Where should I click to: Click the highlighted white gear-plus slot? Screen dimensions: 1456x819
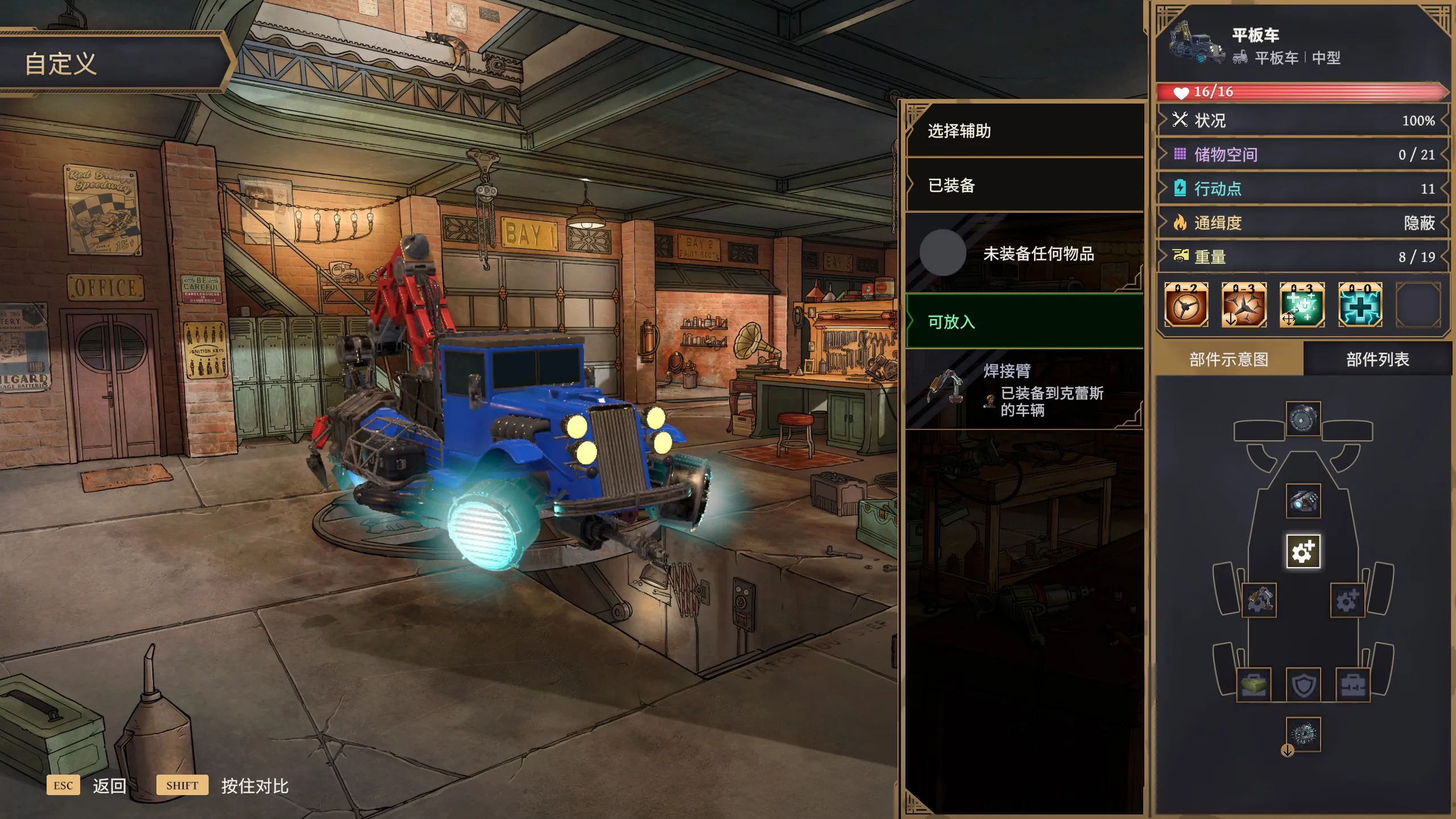pos(1303,551)
